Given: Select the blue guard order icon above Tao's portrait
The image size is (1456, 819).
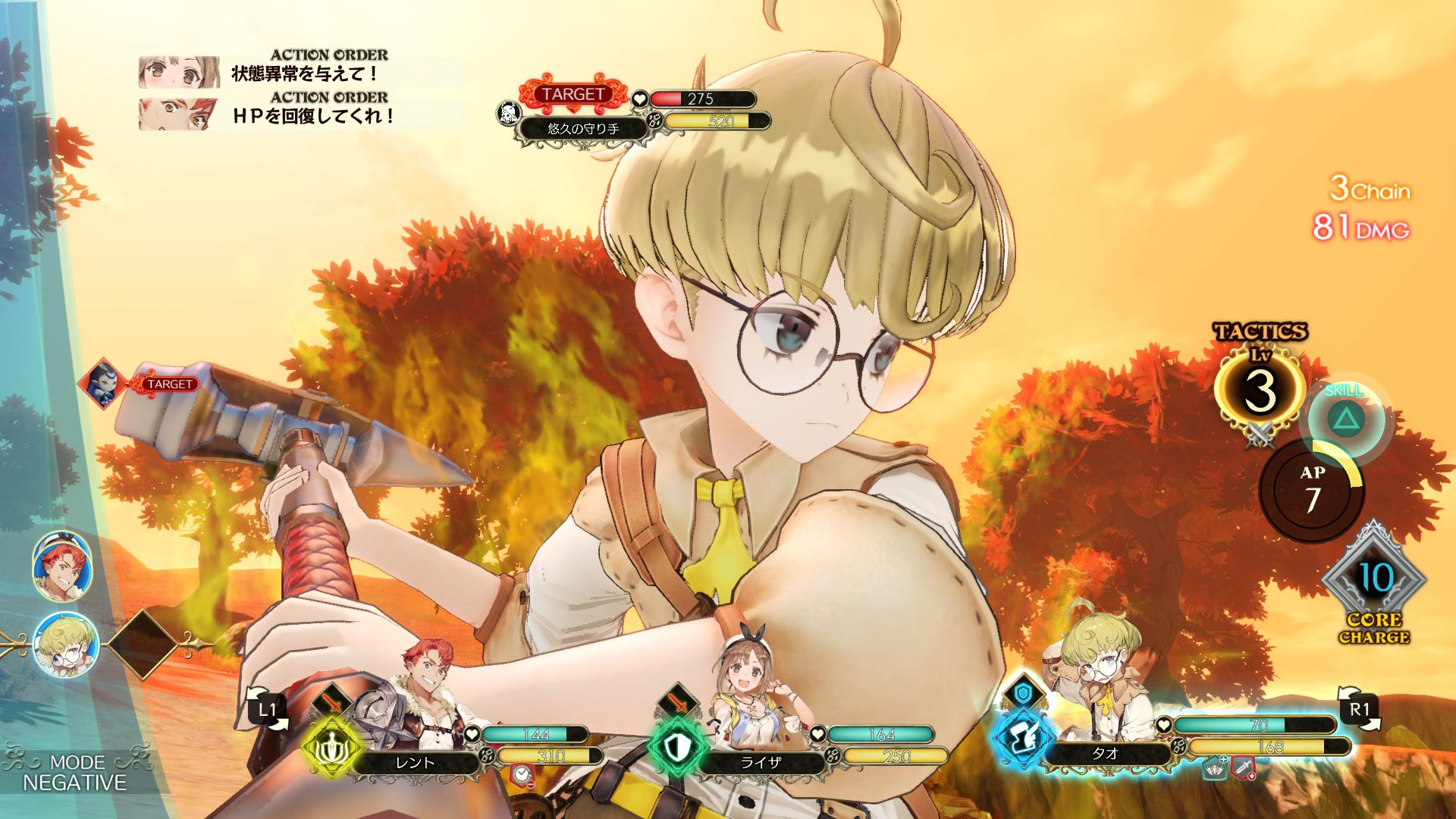Looking at the screenshot, I should (1023, 692).
